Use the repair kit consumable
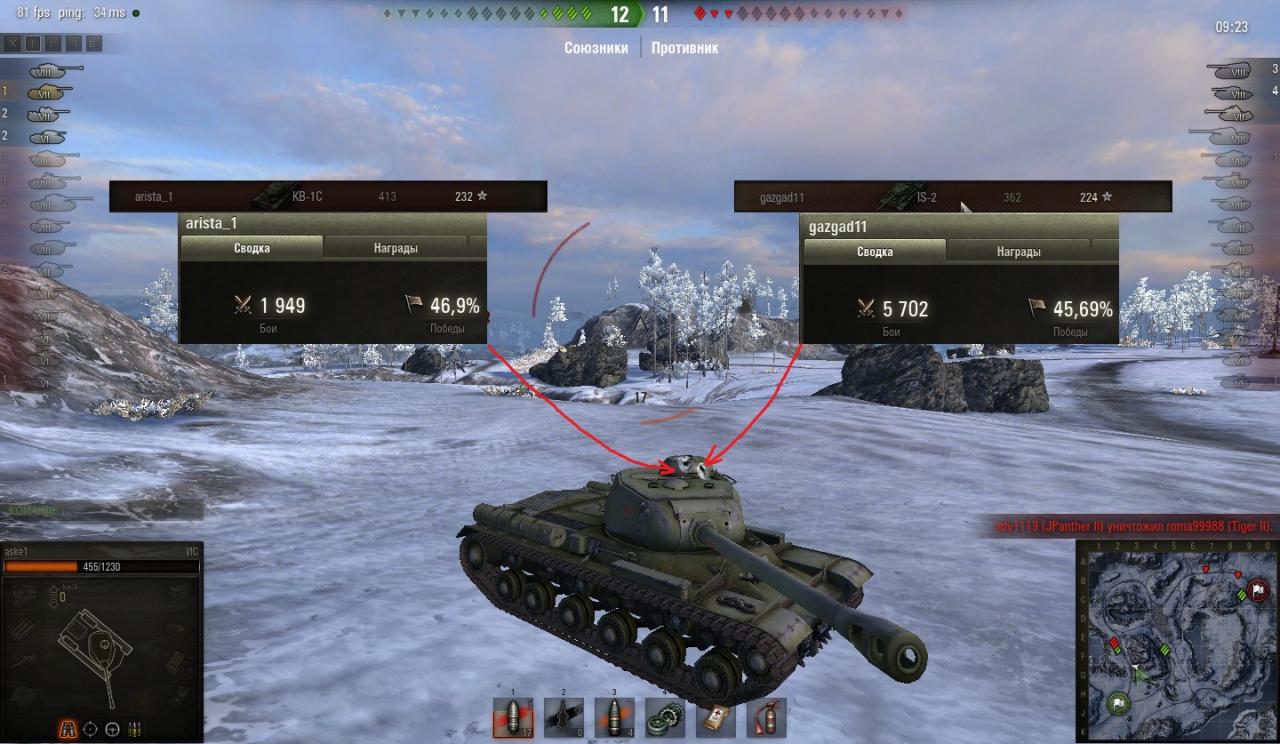1280x744 pixels. [x=665, y=717]
